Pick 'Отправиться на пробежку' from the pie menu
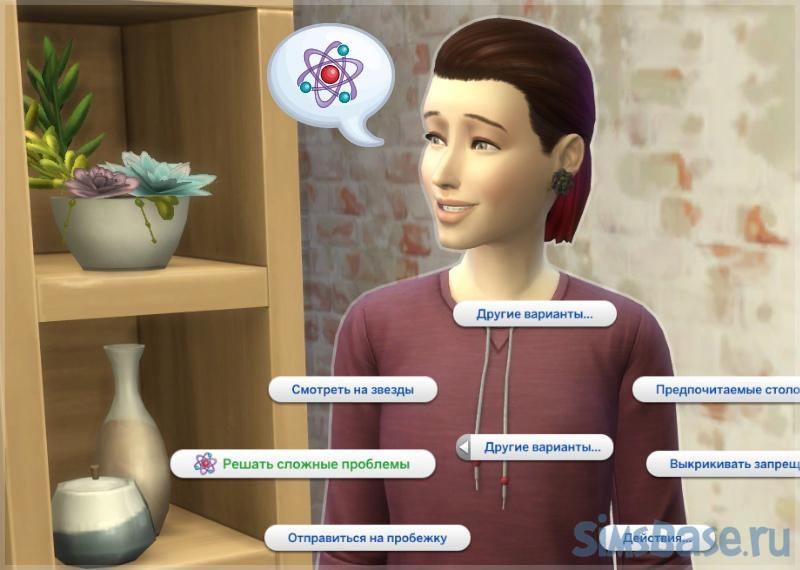This screenshot has width=800, height=570. click(366, 537)
